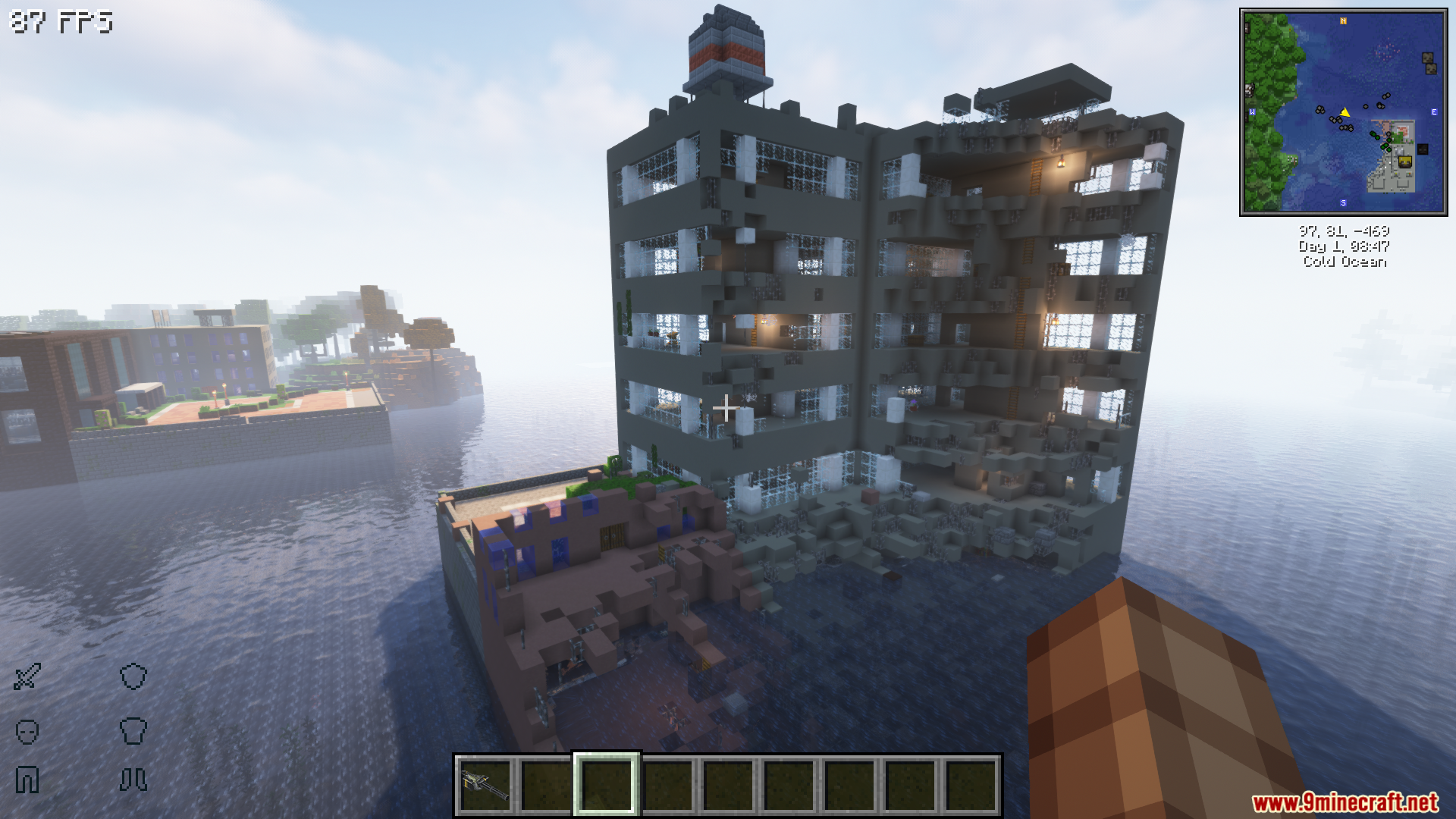The height and width of the screenshot is (819, 1456).
Task: Select the sword weapon slot icon
Action: (27, 676)
